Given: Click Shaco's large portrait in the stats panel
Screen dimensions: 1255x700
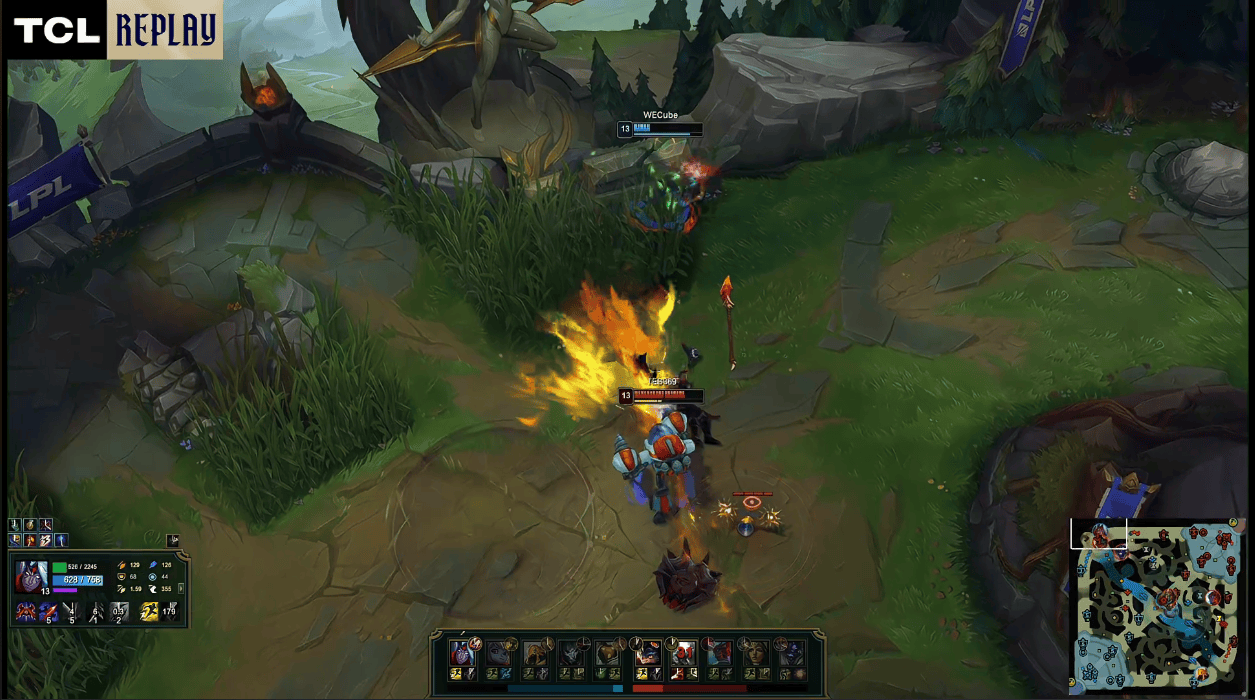Looking at the screenshot, I should point(31,578).
